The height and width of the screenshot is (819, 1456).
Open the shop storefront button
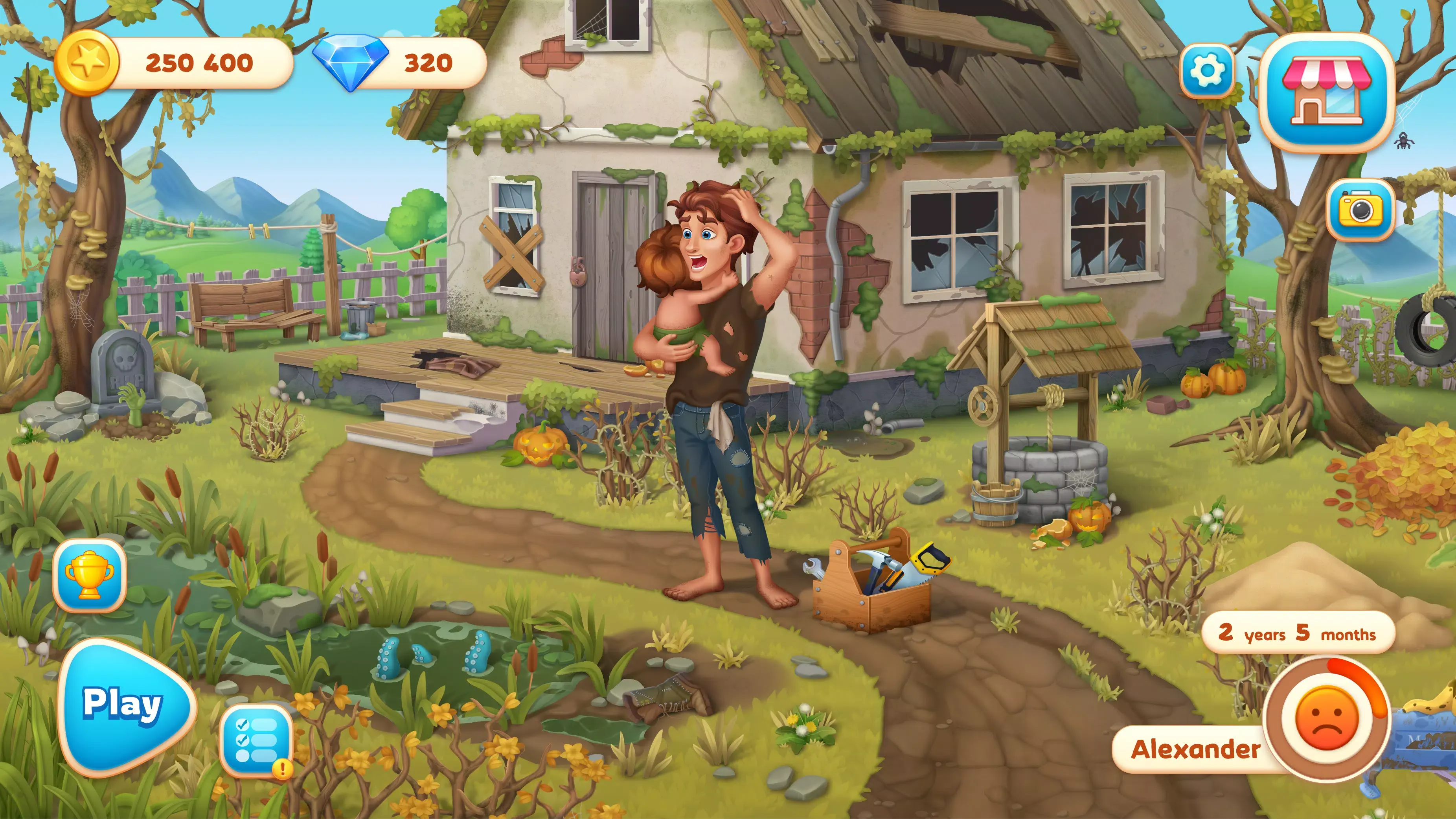click(x=1326, y=92)
